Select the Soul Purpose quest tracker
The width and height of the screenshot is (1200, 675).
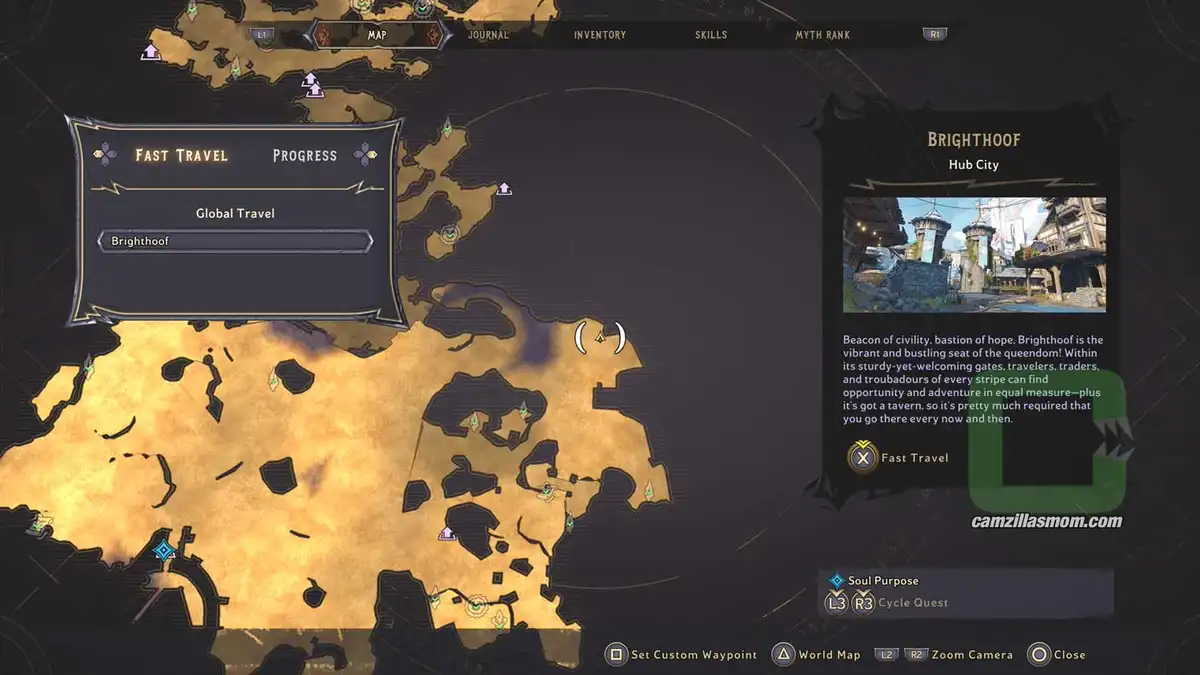[x=883, y=580]
